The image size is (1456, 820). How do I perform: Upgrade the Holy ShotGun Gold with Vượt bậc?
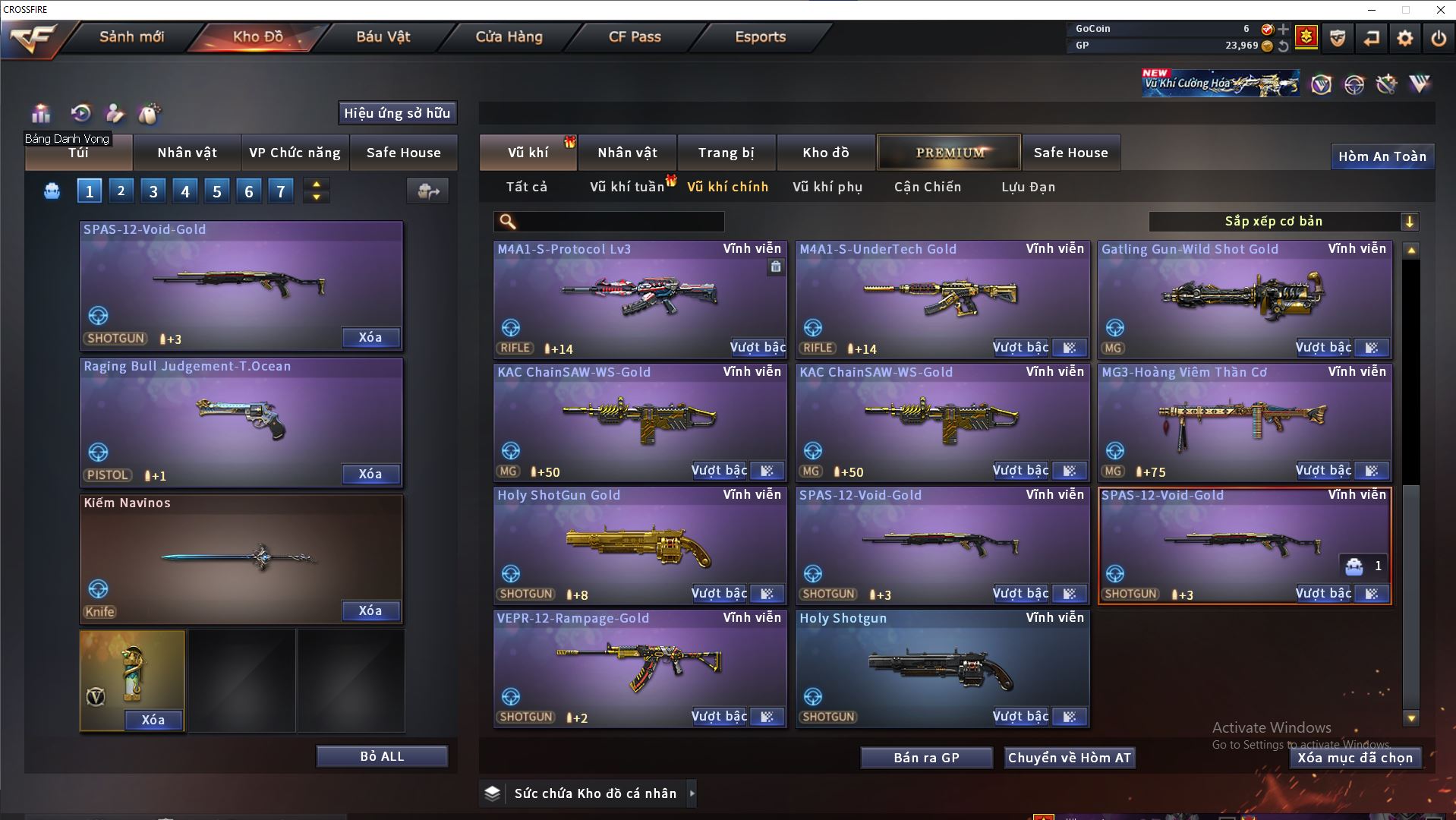click(718, 594)
